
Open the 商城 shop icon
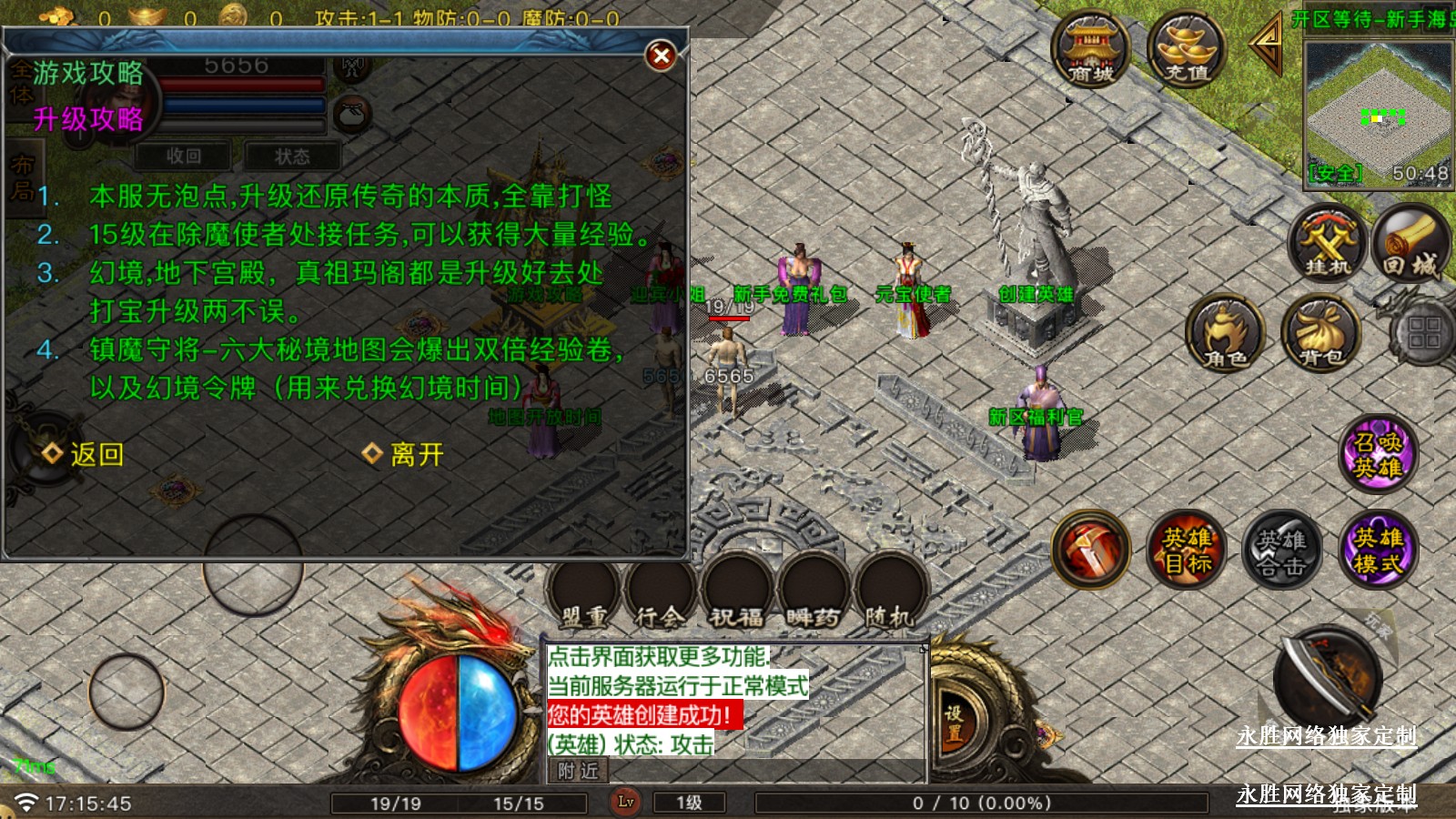[1090, 51]
